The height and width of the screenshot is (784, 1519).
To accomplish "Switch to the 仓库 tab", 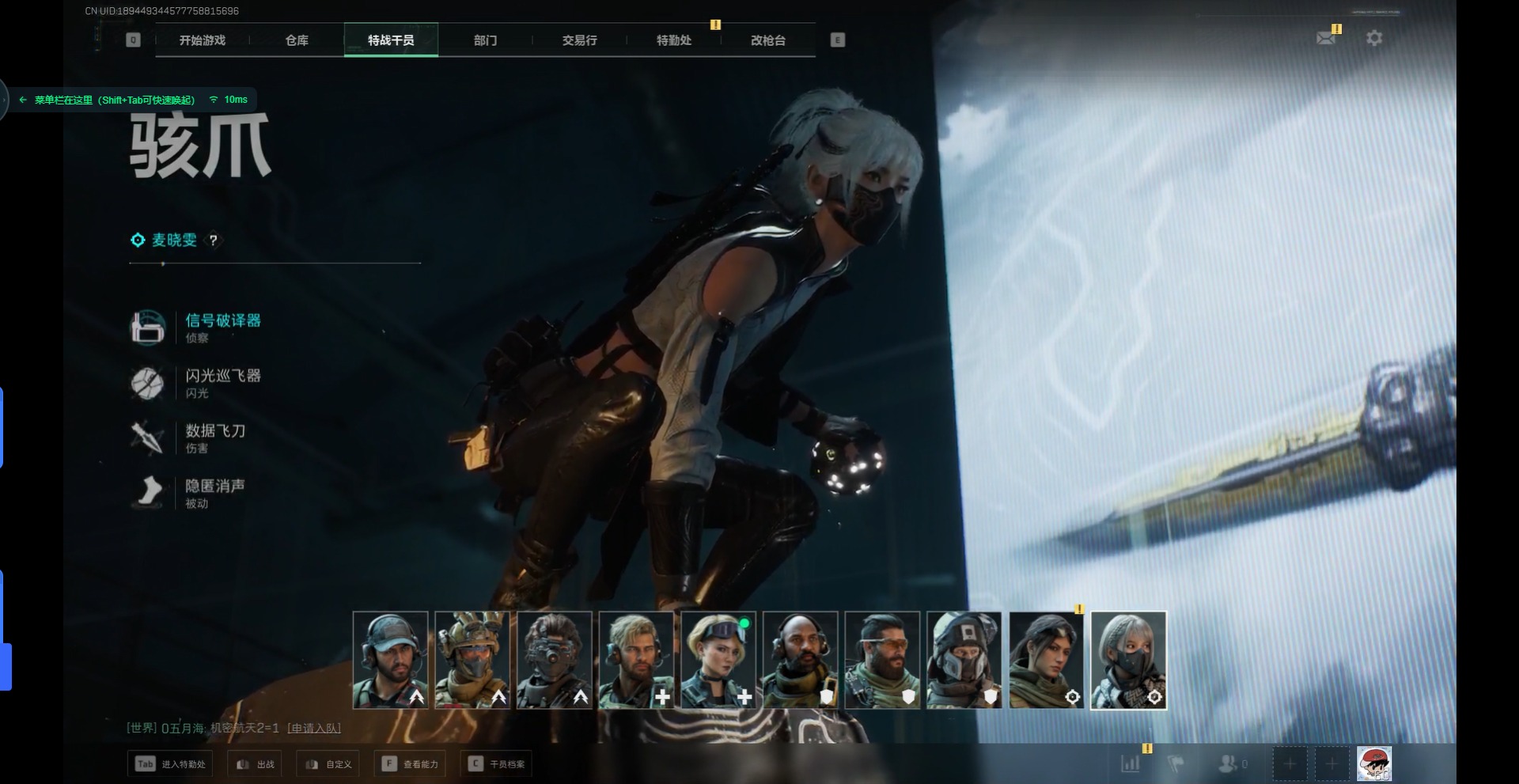I will point(297,40).
